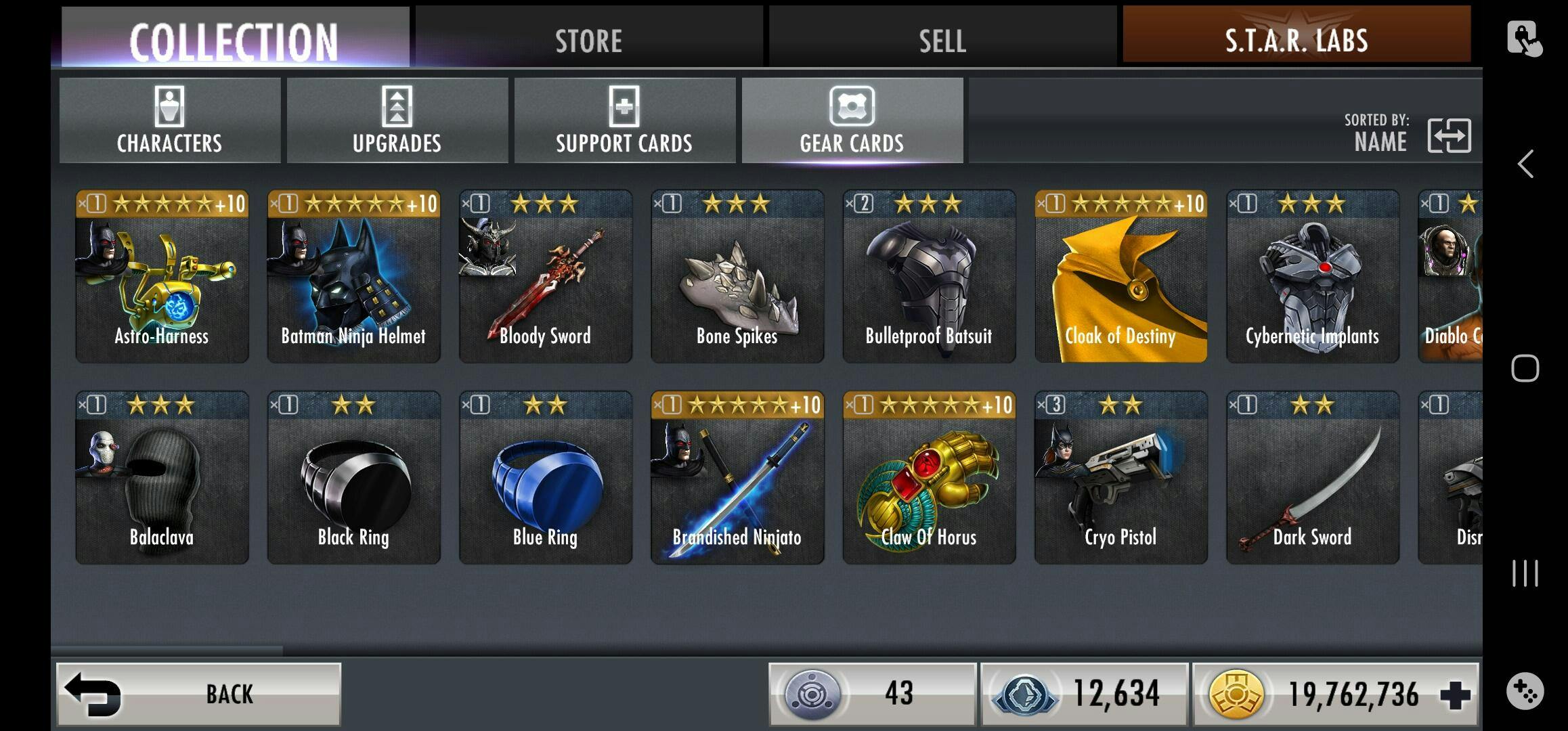Select the Bloody Sword gear card
The height and width of the screenshot is (731, 1568).
click(x=545, y=277)
